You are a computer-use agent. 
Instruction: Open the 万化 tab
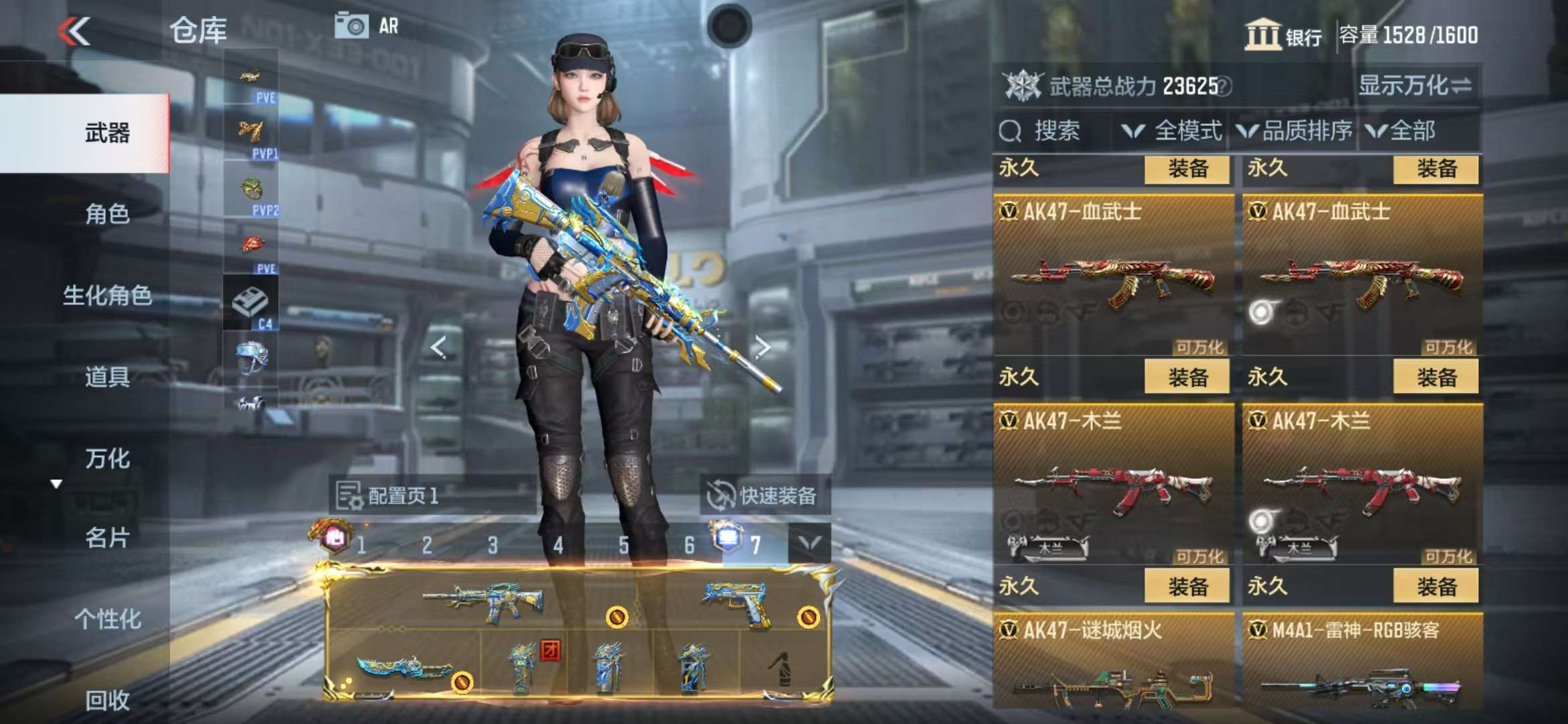click(107, 459)
